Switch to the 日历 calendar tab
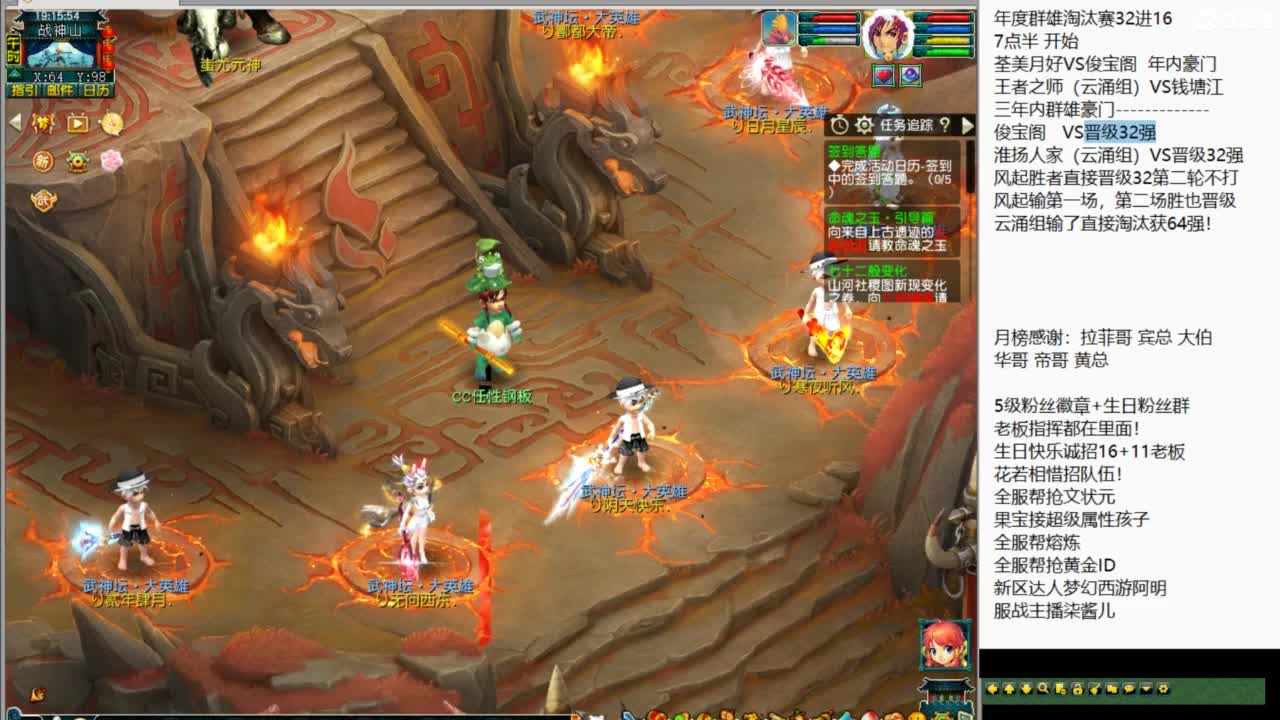1280x720 pixels. 95,90
